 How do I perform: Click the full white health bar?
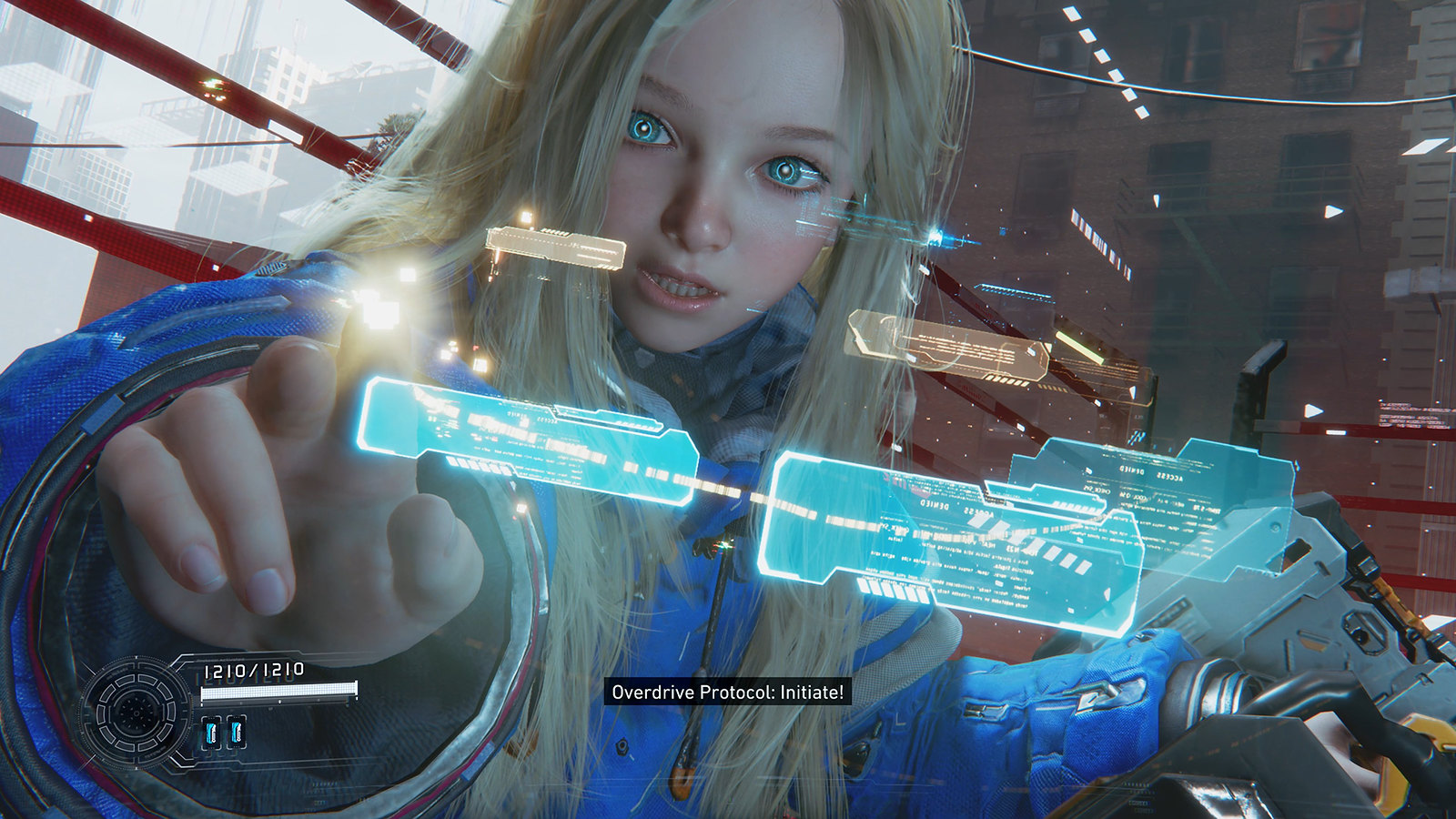pyautogui.click(x=278, y=690)
